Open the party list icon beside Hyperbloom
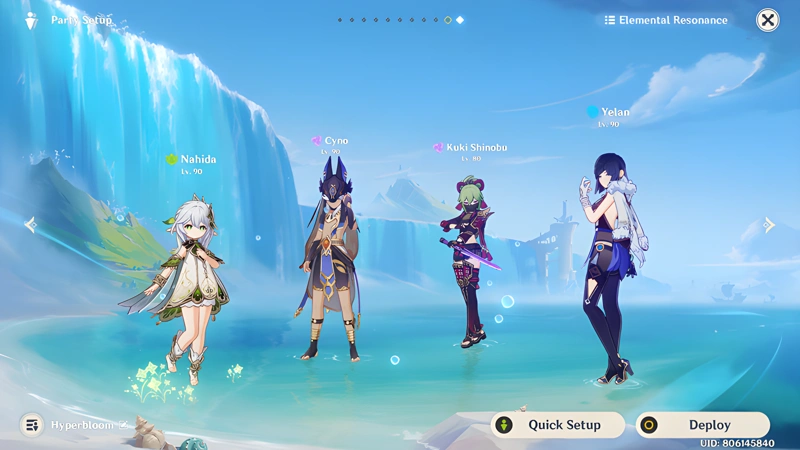800x450 pixels. tap(32, 425)
